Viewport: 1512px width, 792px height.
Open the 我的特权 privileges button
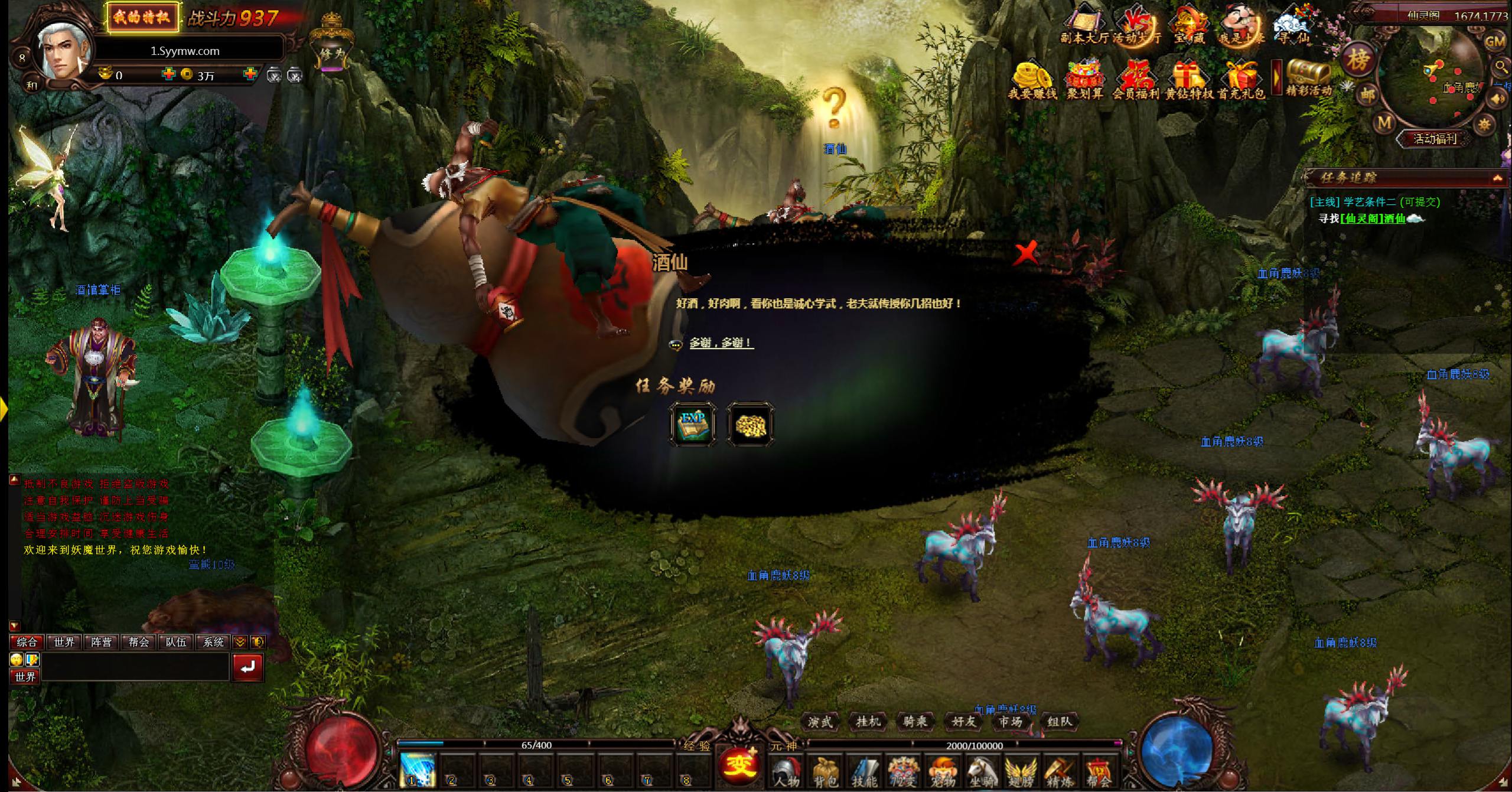[141, 17]
